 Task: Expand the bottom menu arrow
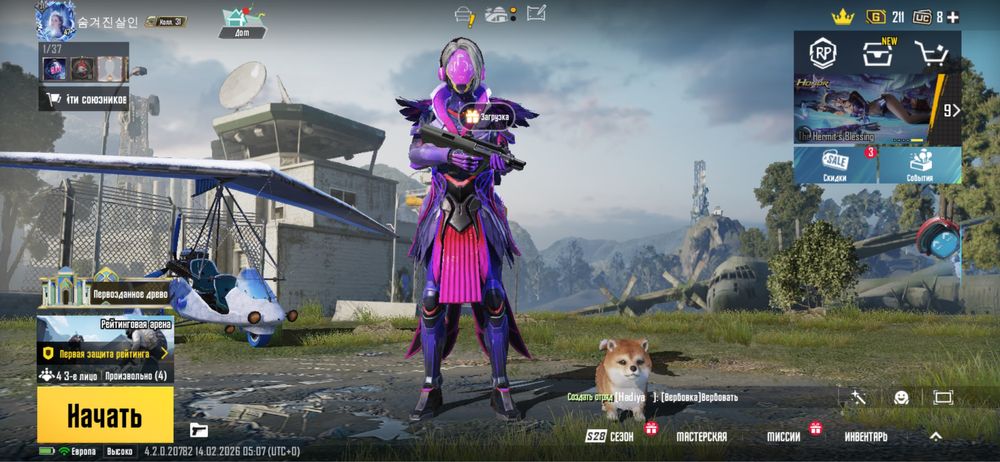point(935,436)
